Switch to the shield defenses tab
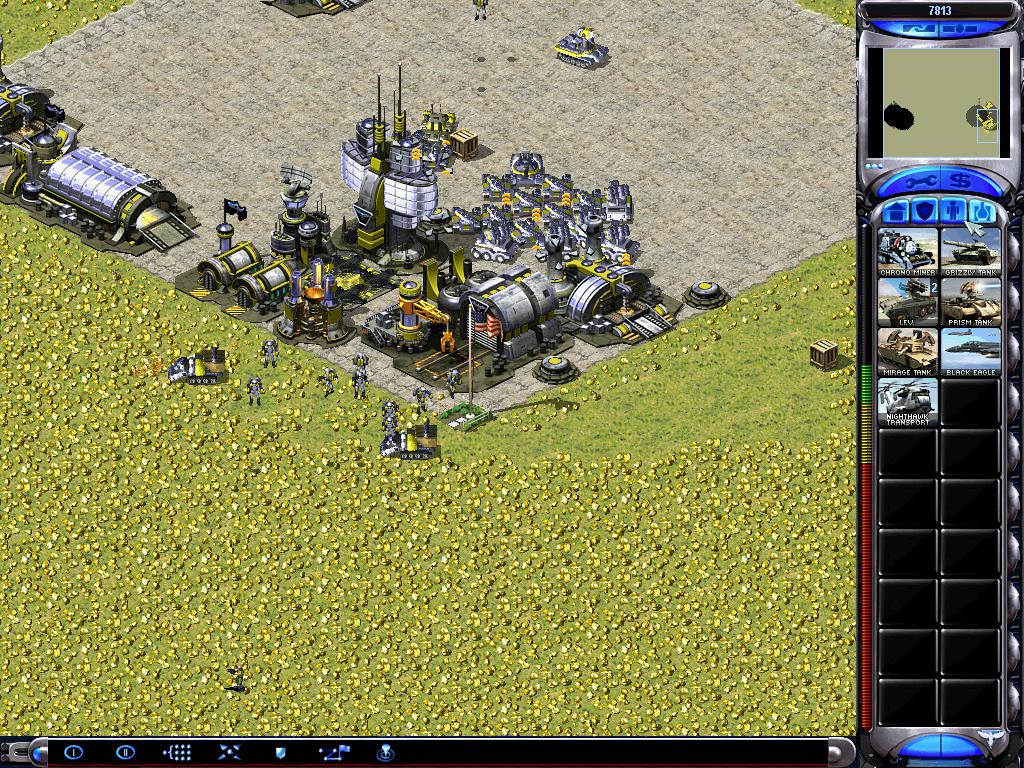Image resolution: width=1024 pixels, height=768 pixels. pyautogui.click(x=924, y=211)
